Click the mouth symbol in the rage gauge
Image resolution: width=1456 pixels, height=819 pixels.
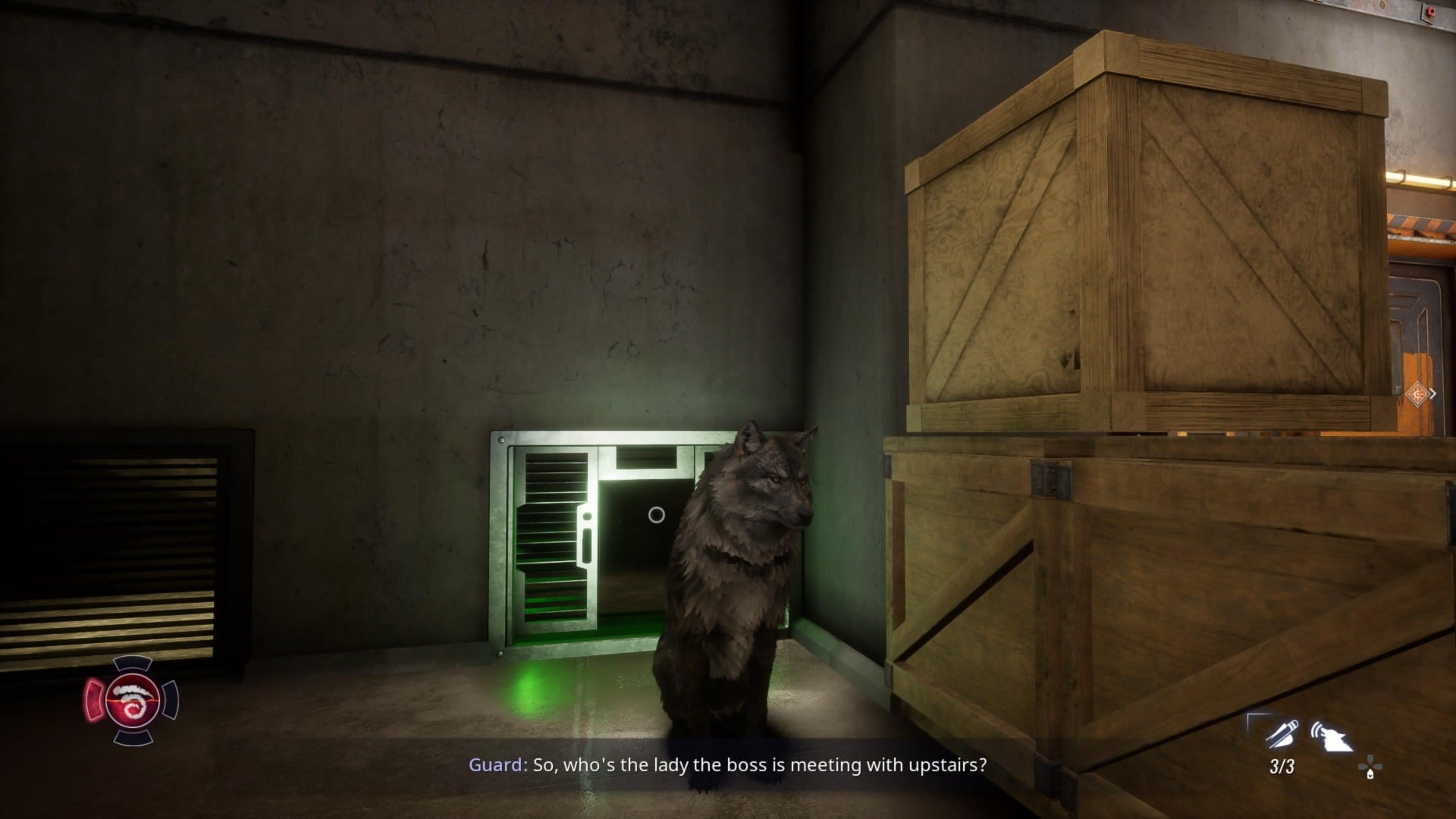(x=133, y=690)
